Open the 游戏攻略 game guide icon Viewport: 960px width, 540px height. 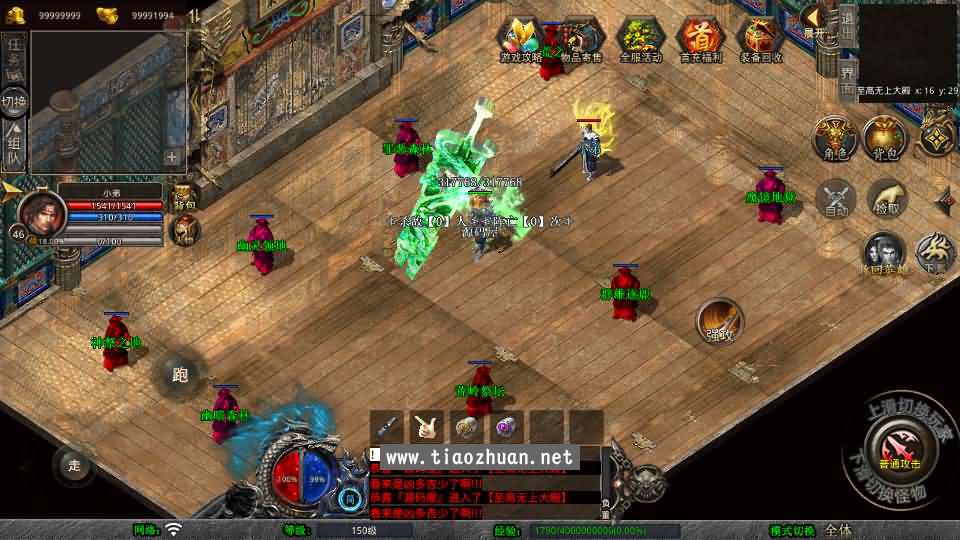[x=522, y=40]
